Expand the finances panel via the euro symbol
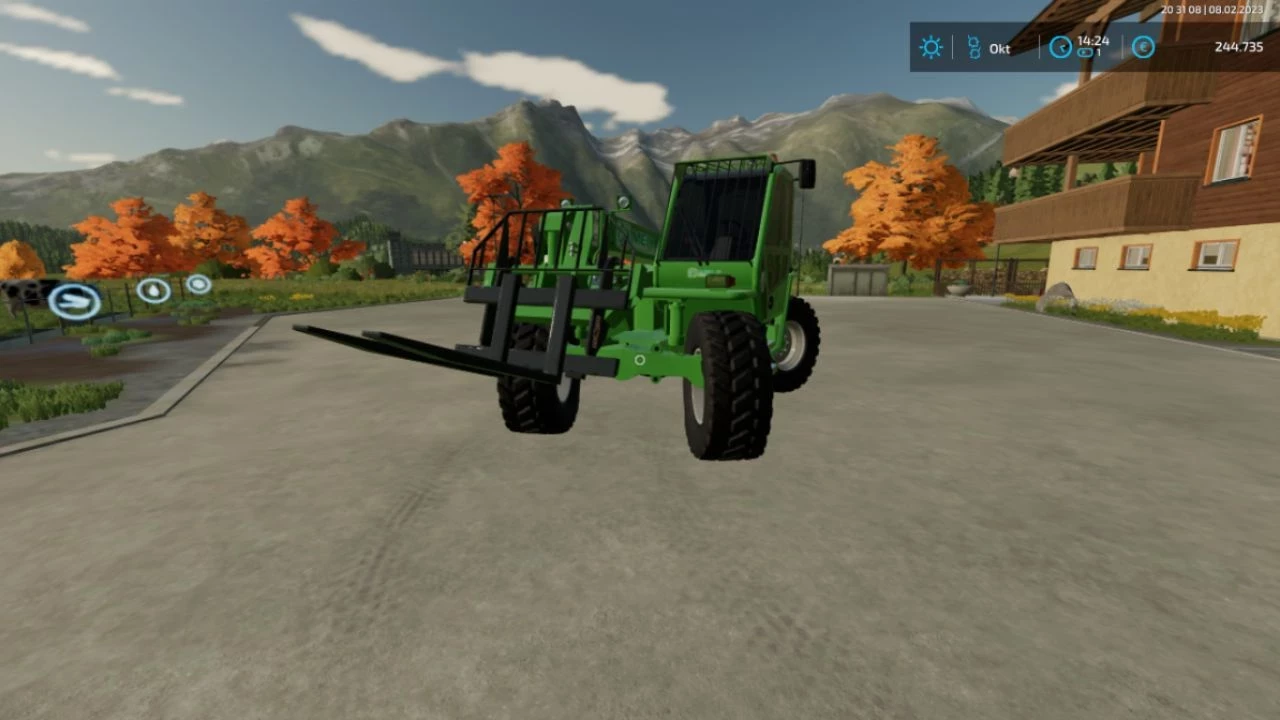 pyautogui.click(x=1143, y=47)
